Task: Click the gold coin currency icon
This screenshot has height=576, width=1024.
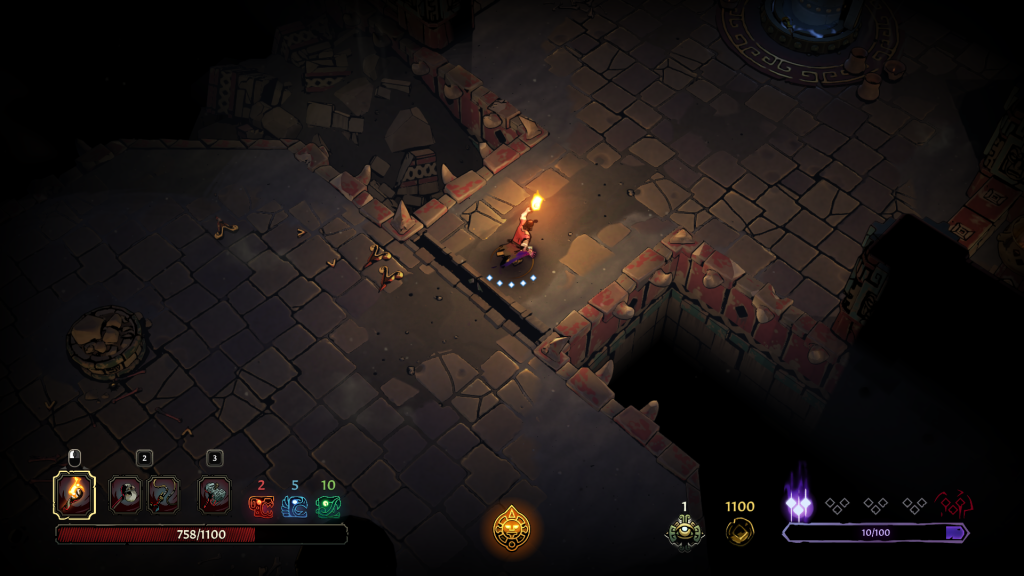Action: pos(740,531)
